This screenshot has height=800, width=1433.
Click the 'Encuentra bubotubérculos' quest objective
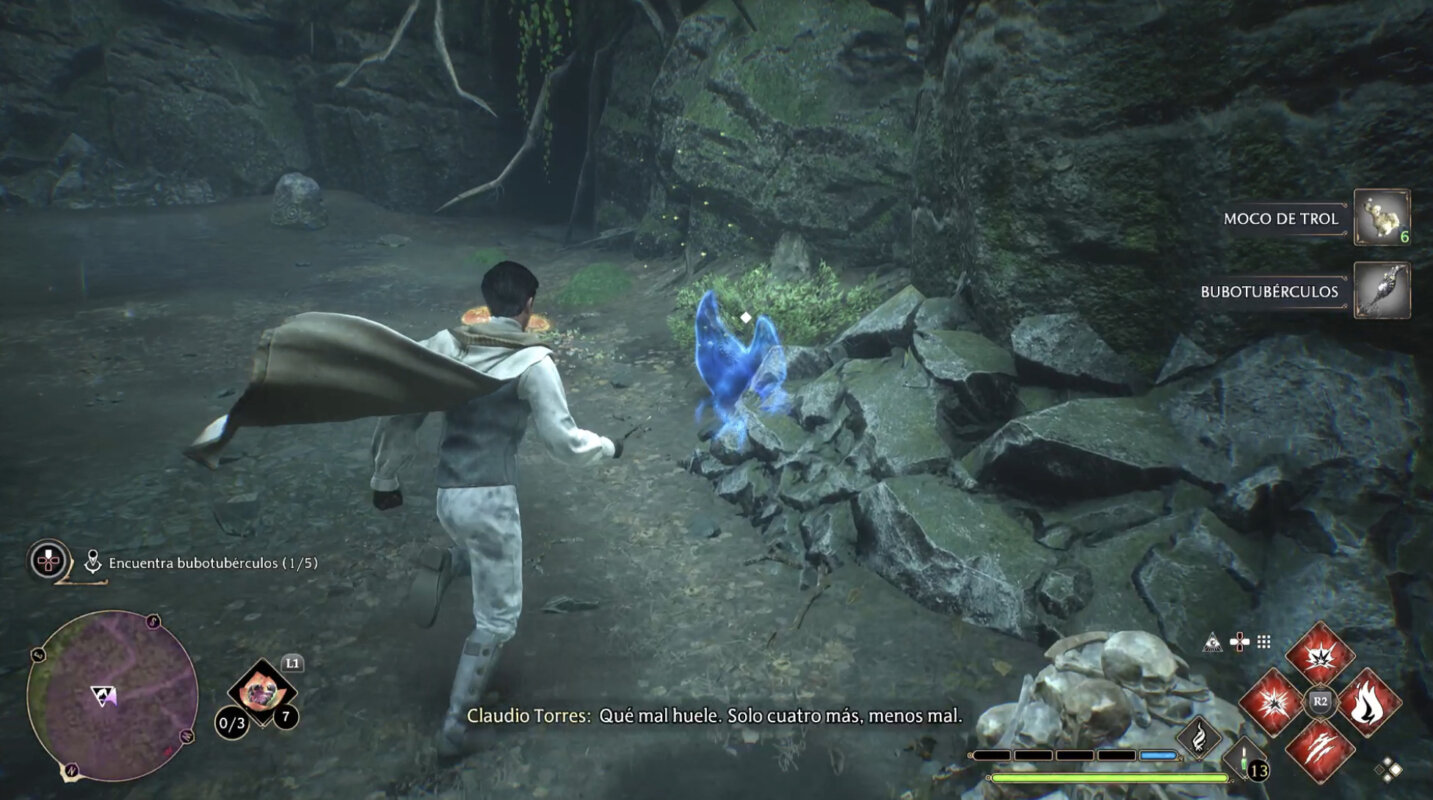click(x=212, y=563)
